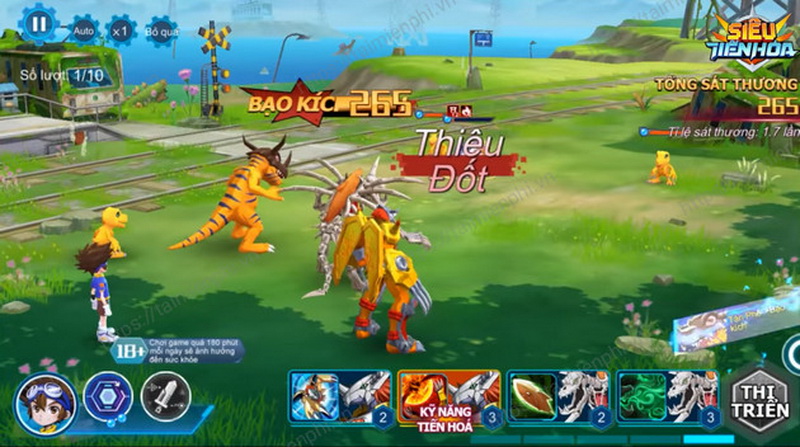
Task: Tap the goggle-boy trainer portrait
Action: 46,401
